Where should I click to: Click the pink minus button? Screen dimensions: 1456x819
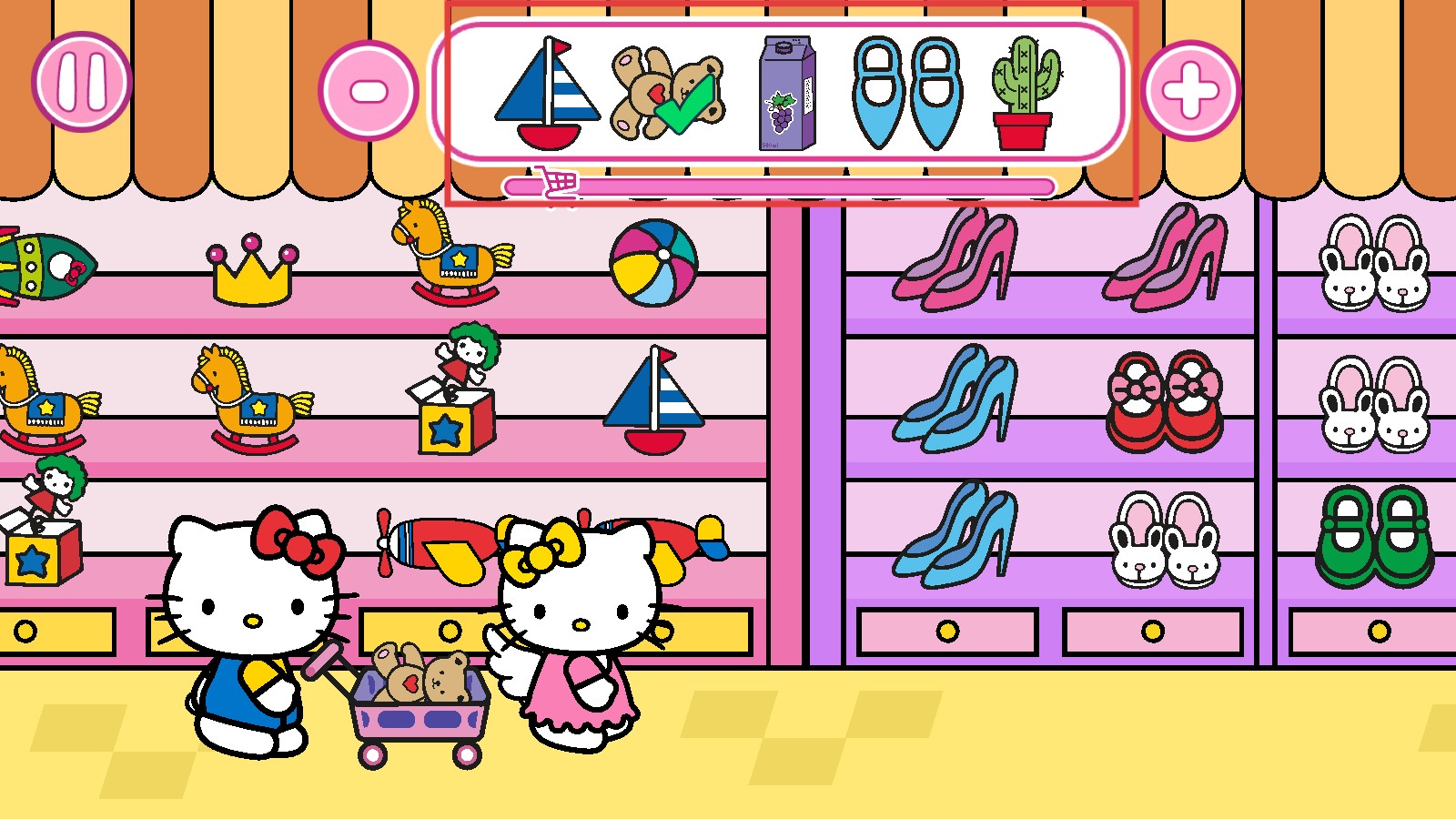pyautogui.click(x=369, y=91)
